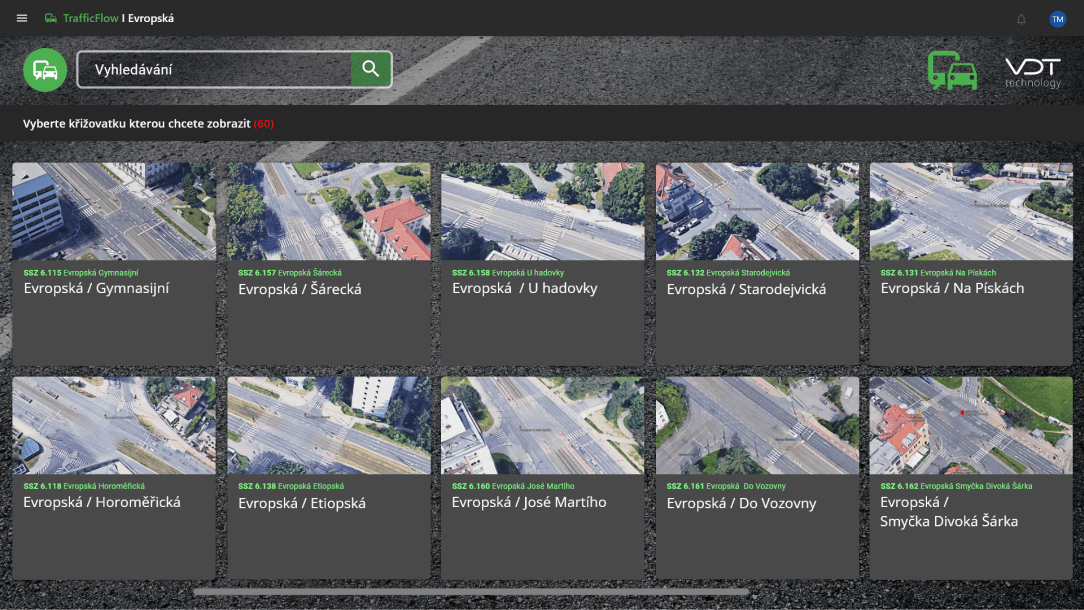Select the Smyčka Divoká Šárka intersection card
The width and height of the screenshot is (1084, 610).
pos(971,478)
